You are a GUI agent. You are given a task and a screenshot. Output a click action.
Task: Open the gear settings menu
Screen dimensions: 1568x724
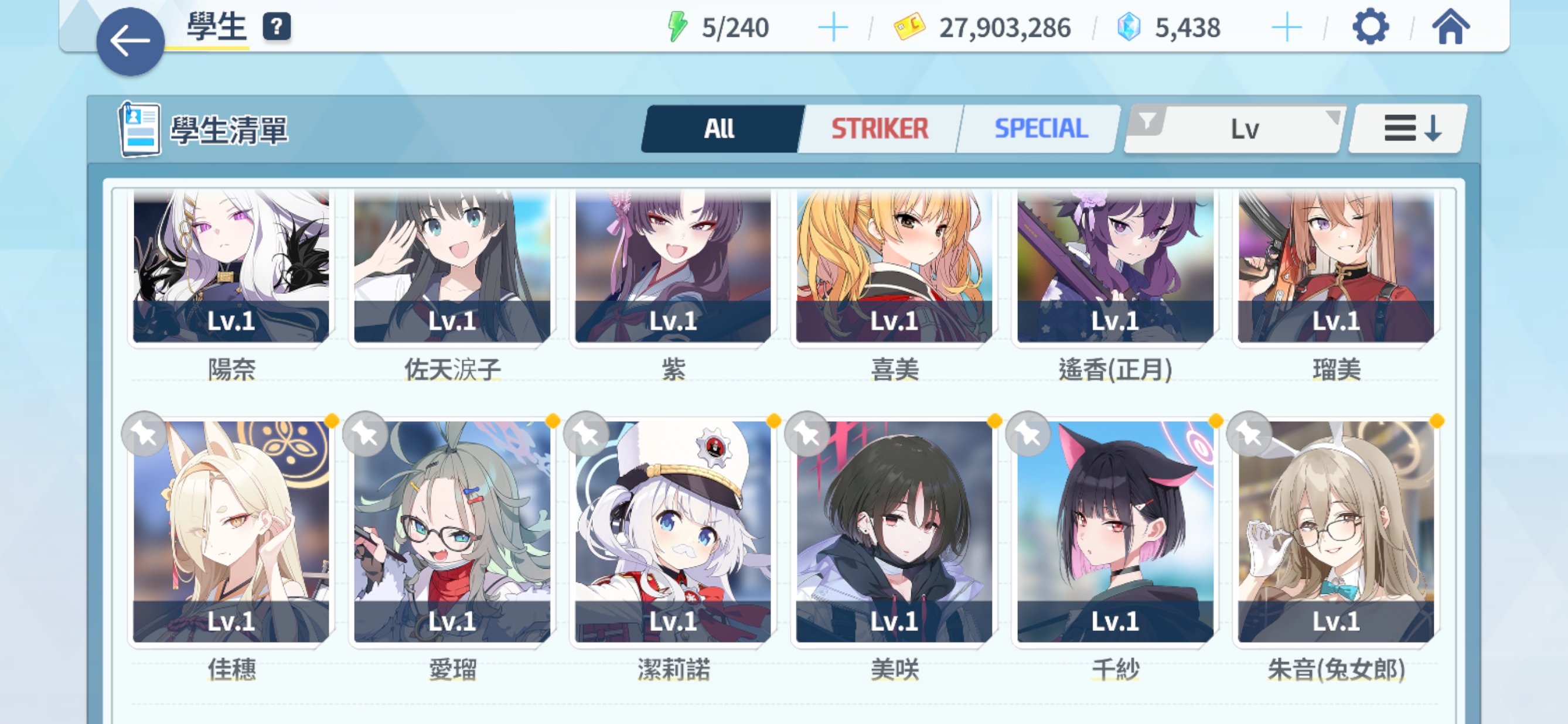point(1369,28)
